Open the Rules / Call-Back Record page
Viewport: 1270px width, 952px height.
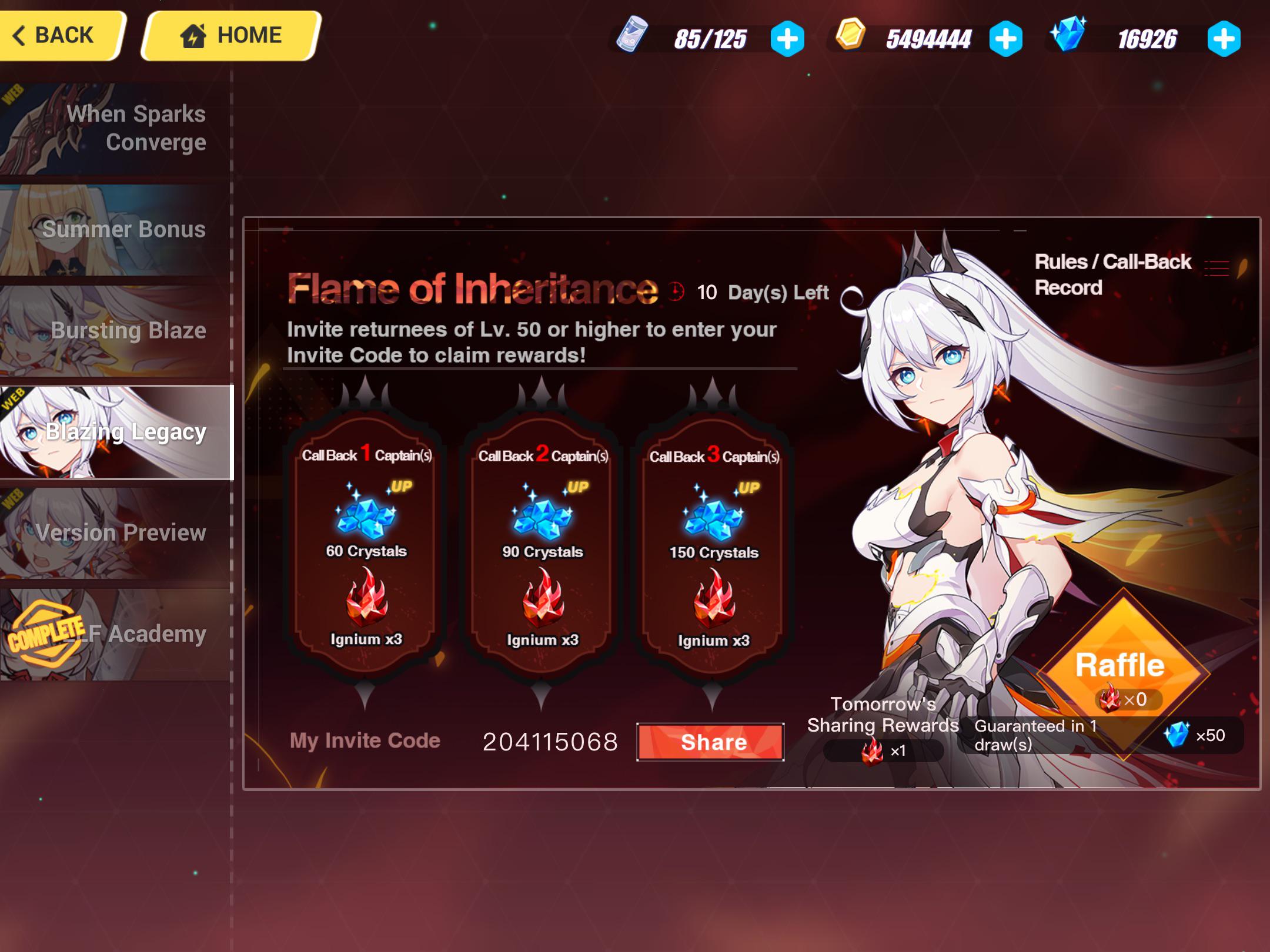(1111, 271)
